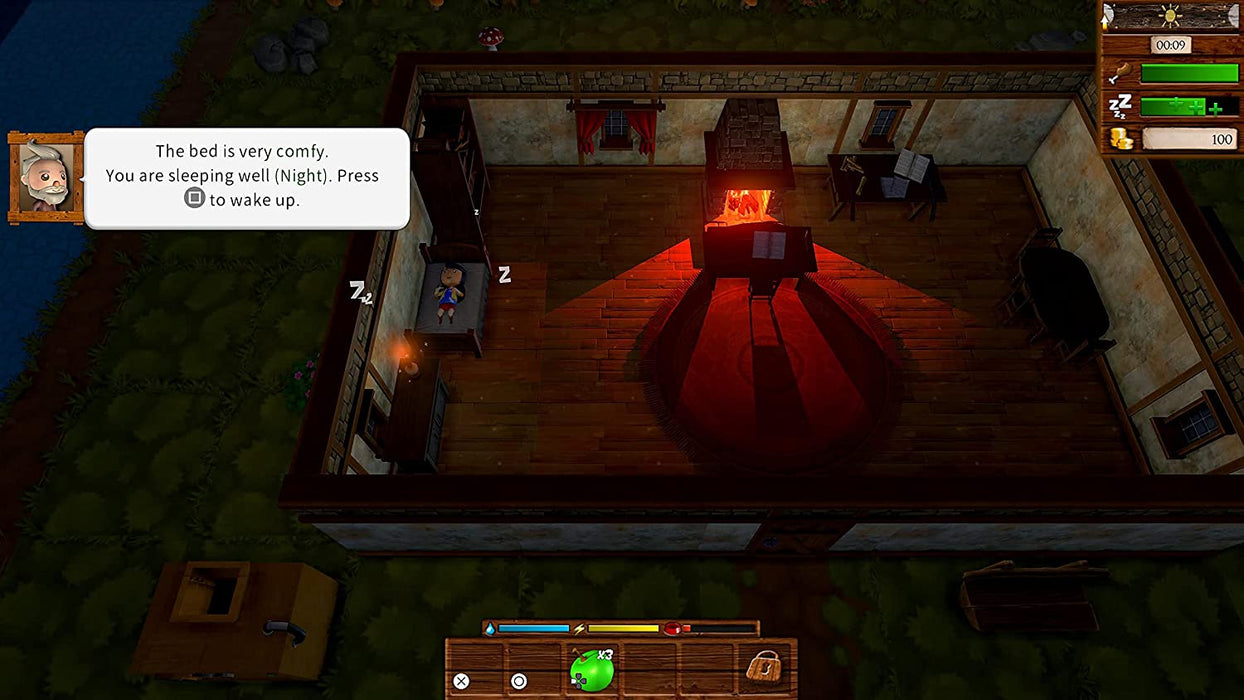Select the green apple hotbar slot
Screen dimensions: 1244x700
[x=591, y=669]
